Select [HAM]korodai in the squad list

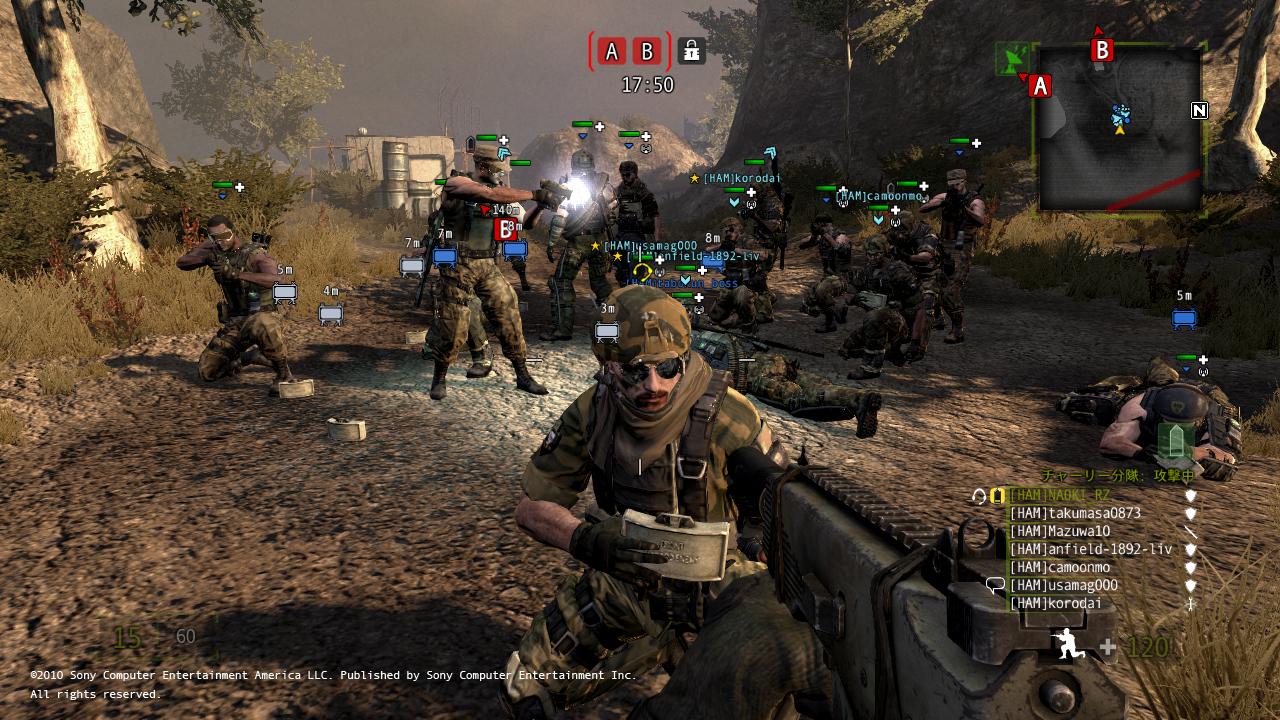coord(1055,603)
